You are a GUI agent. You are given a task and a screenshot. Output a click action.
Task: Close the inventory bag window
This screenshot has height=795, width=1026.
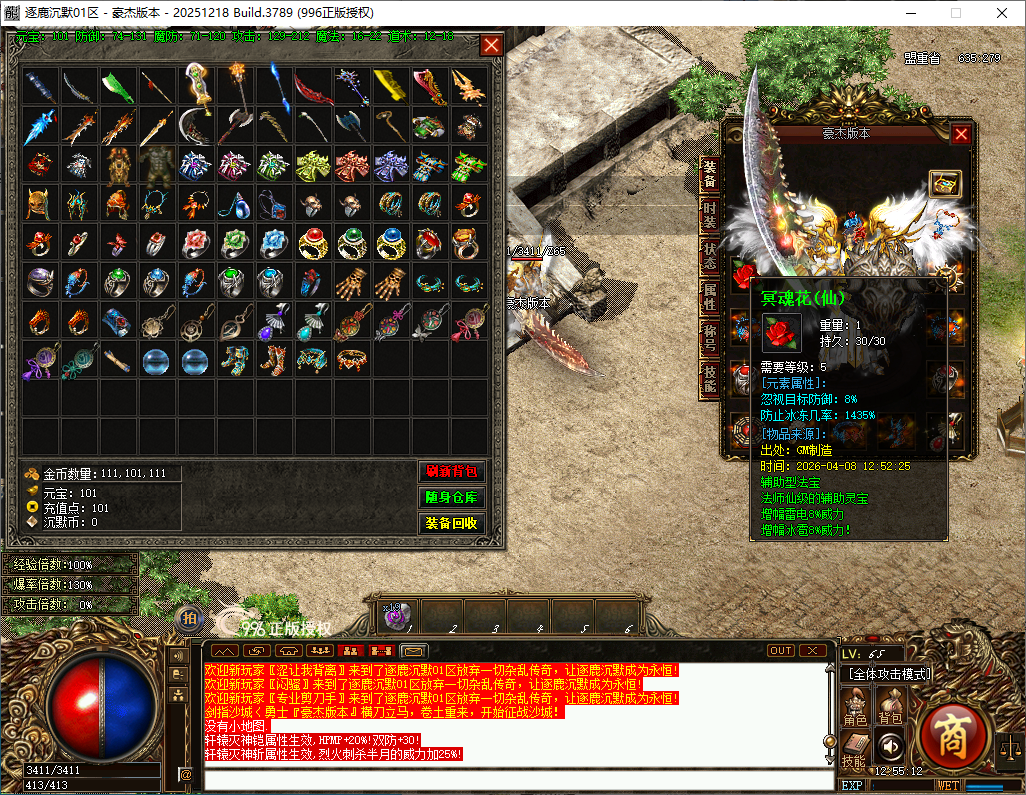pos(491,45)
